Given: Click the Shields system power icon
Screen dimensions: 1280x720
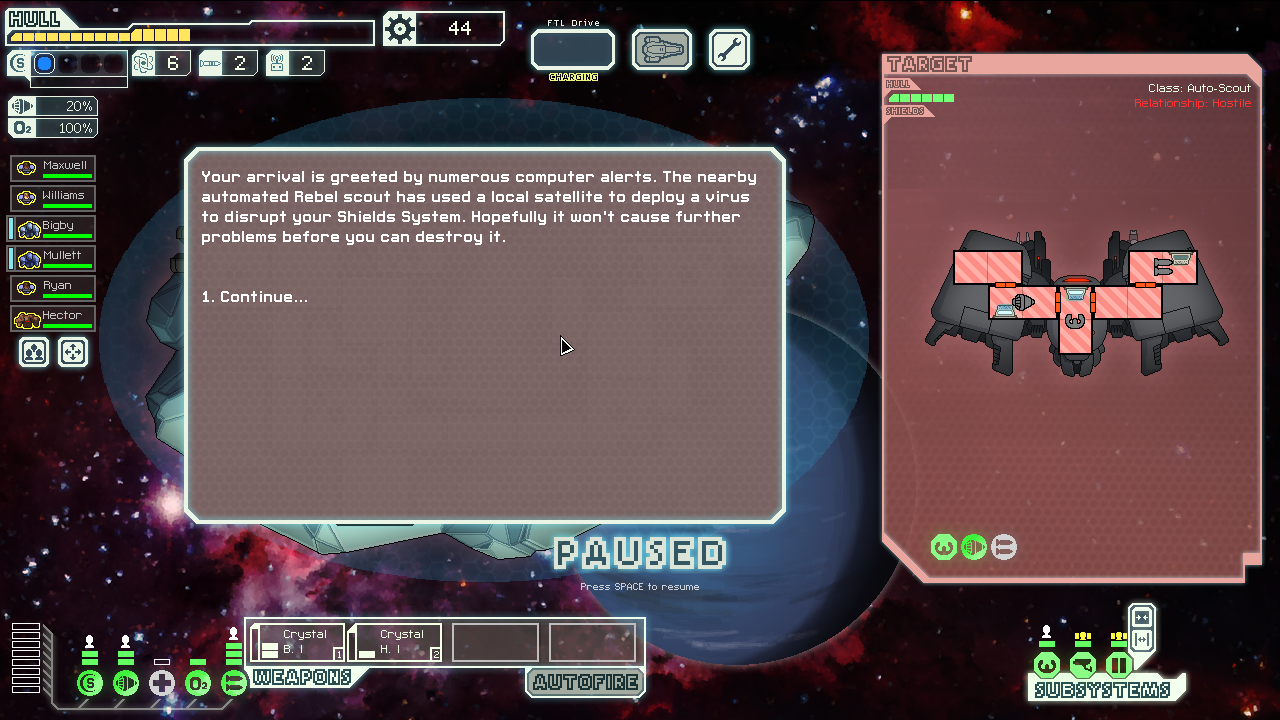Looking at the screenshot, I should coord(90,684).
